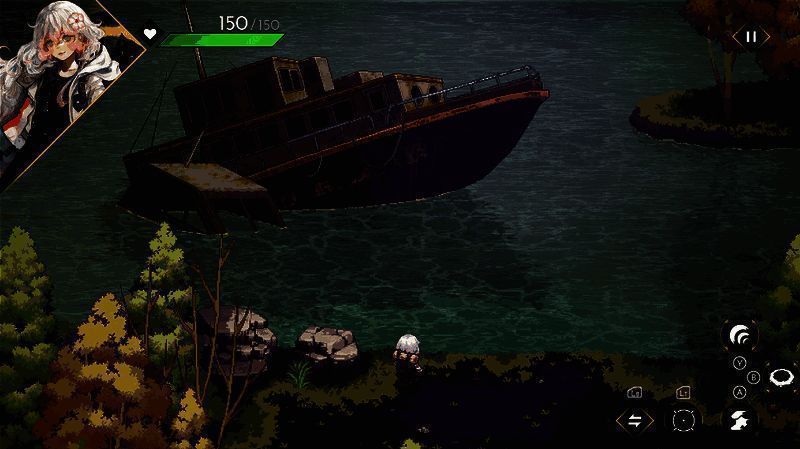Trigger the dash sprint action icon
Screen dimensions: 800x449
740,419
